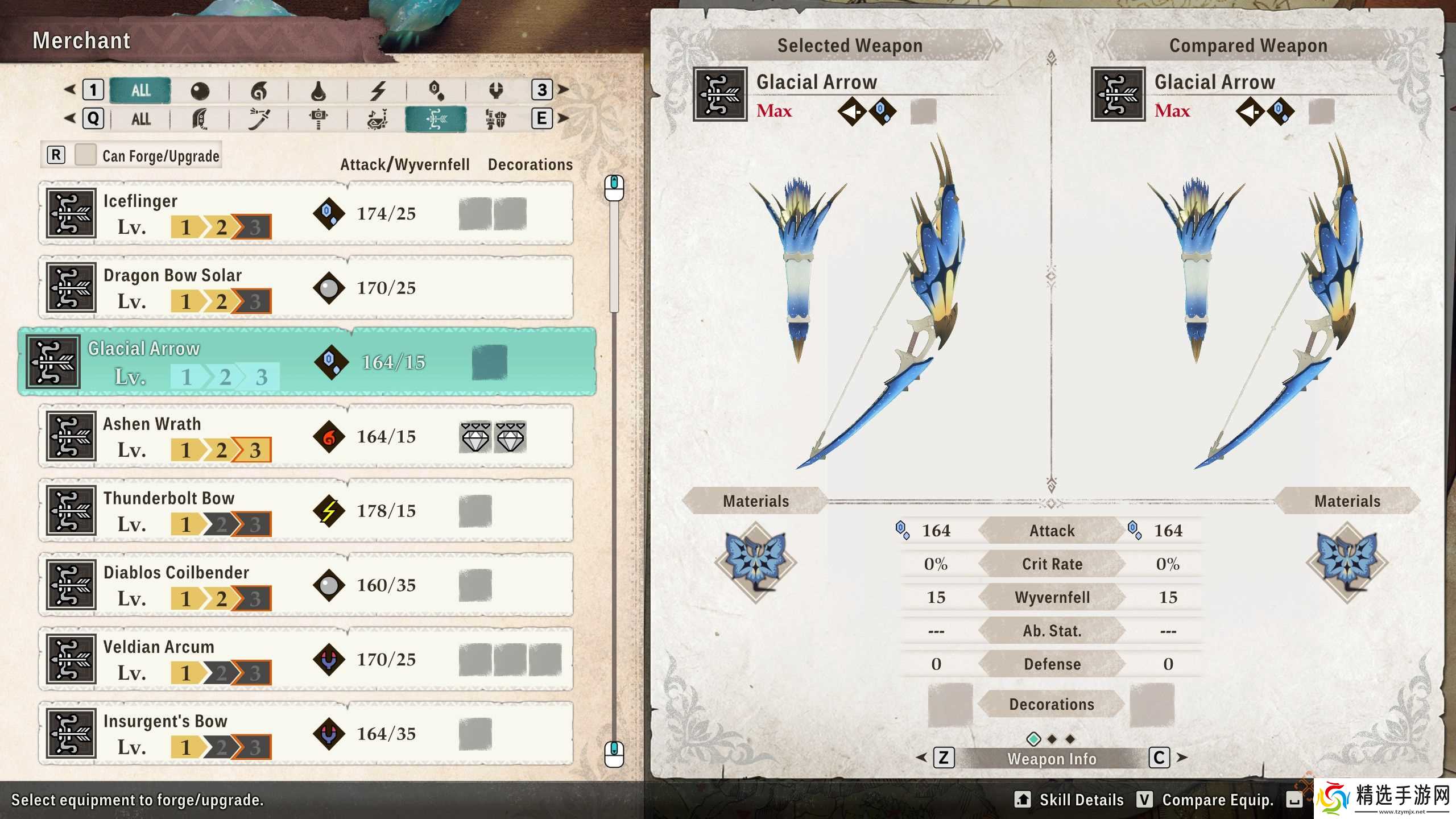The image size is (1456, 819).
Task: Click the Weapon Info tab header
Action: [1052, 758]
